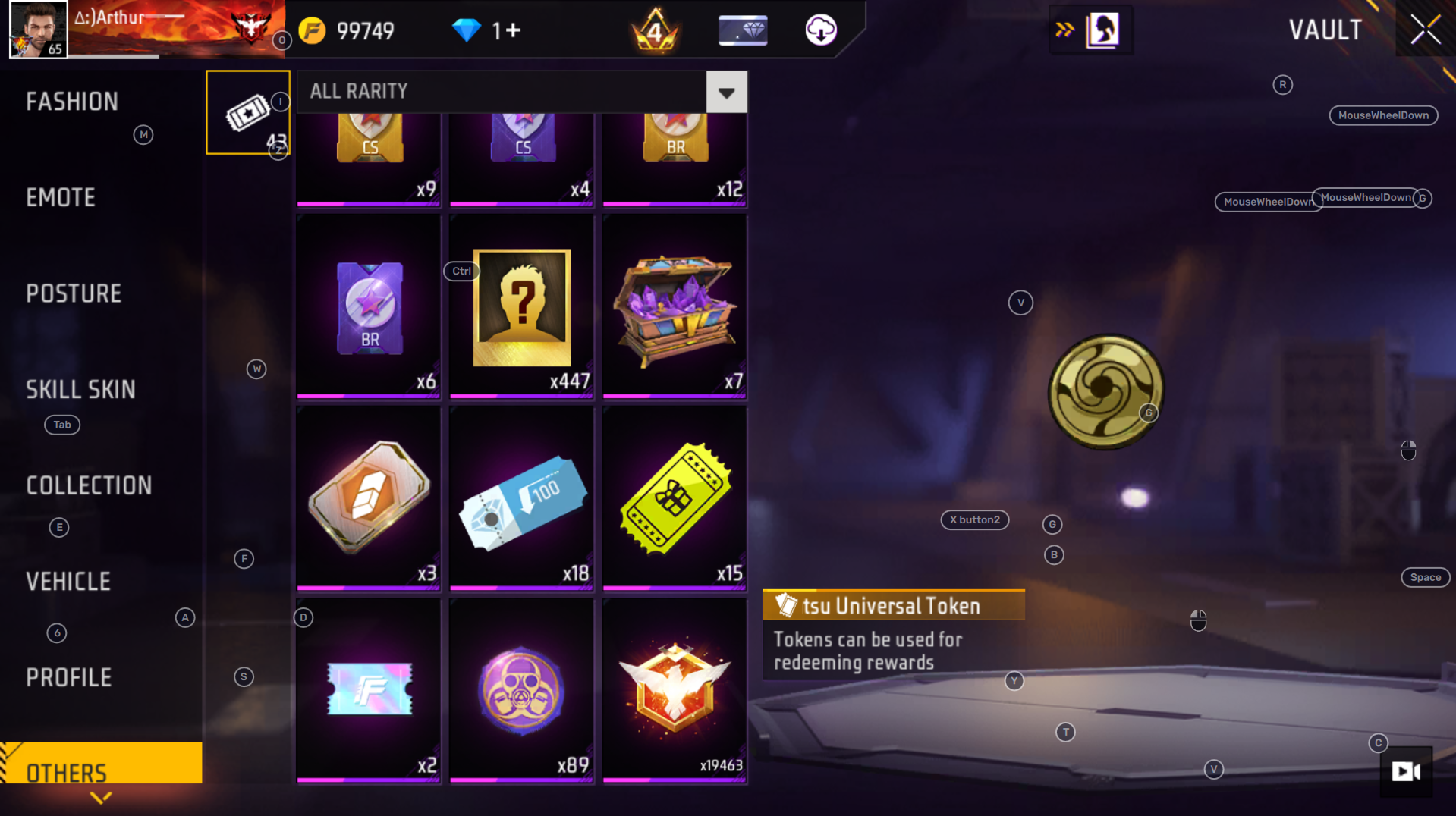This screenshot has width=1456, height=816.
Task: Go to the VEHICLE section
Action: tap(69, 581)
